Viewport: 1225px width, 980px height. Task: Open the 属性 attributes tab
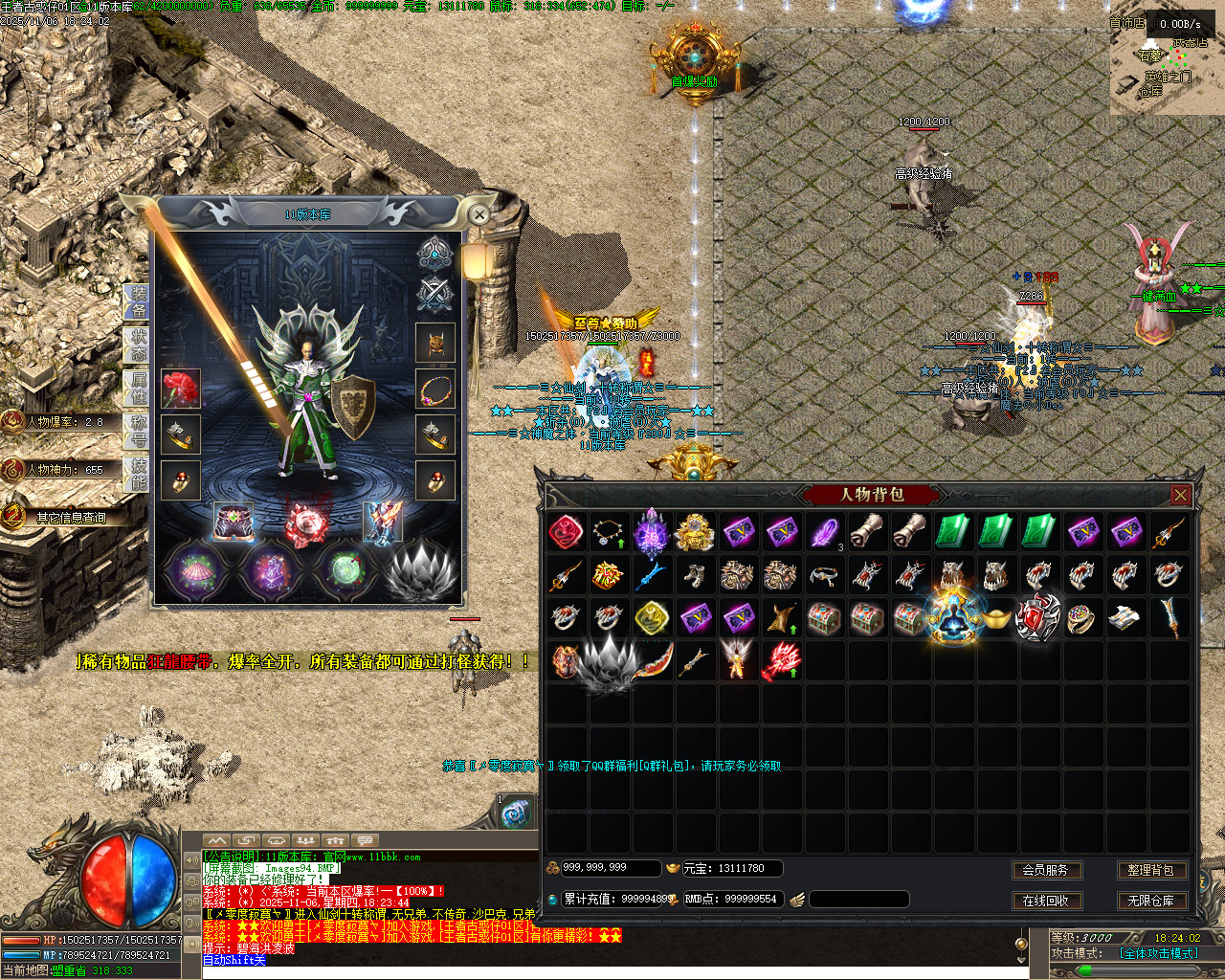pos(138,390)
